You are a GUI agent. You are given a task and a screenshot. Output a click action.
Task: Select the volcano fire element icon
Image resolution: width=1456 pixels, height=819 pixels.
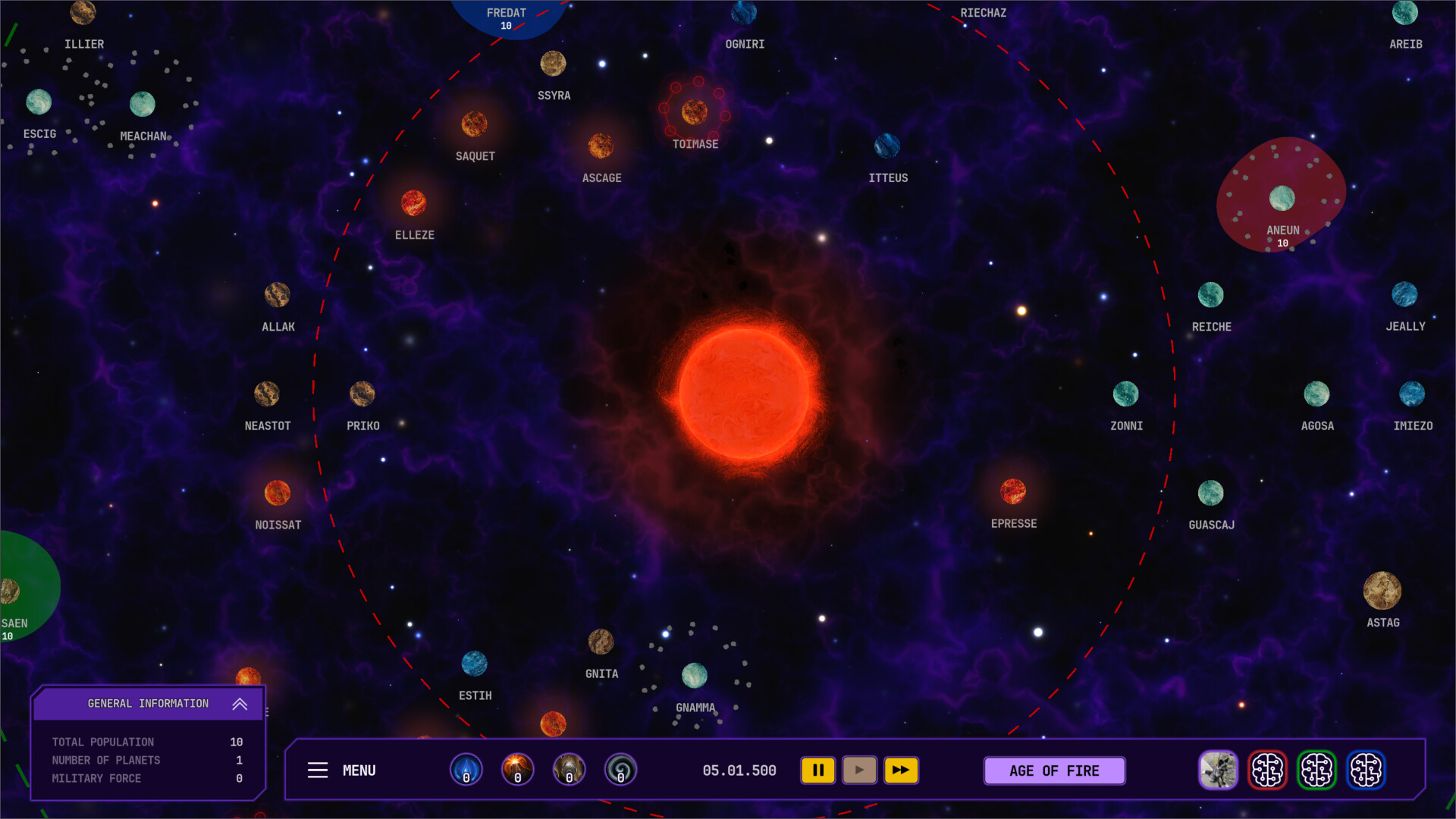click(518, 770)
